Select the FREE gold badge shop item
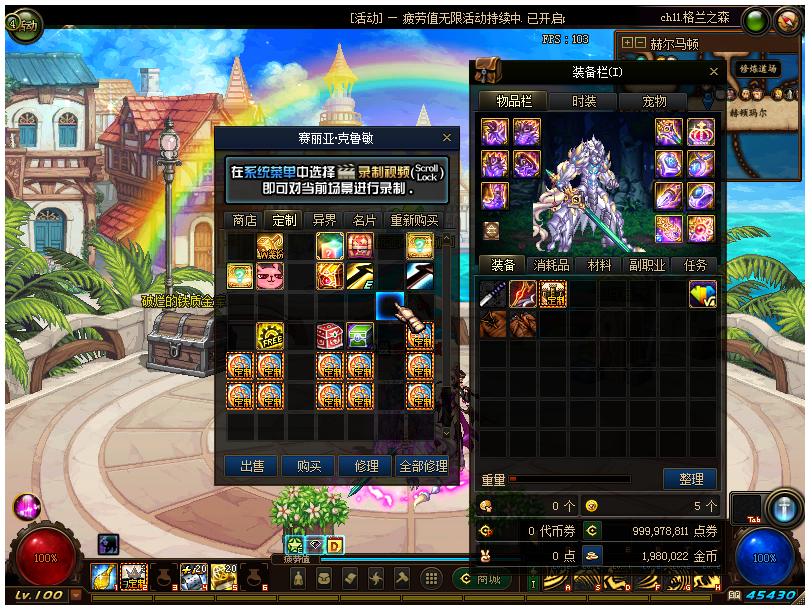 click(x=270, y=336)
